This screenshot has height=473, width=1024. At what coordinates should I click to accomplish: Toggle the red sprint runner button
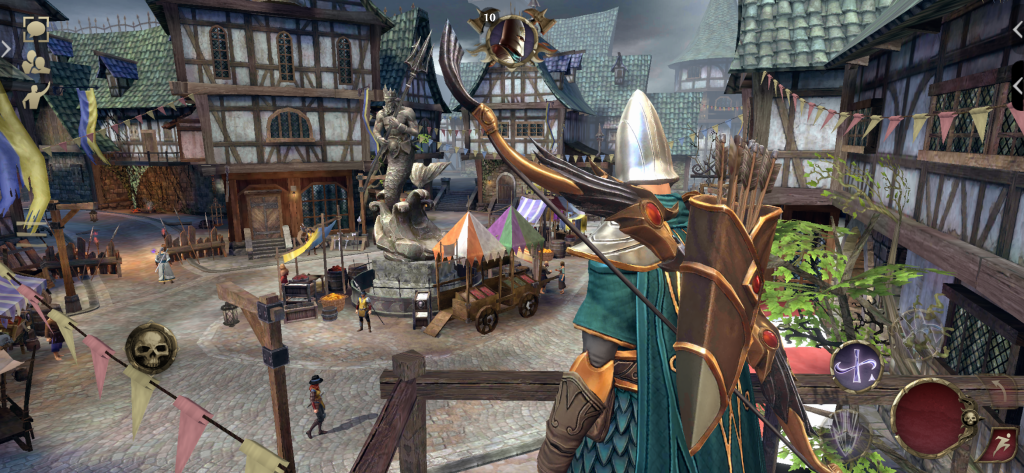(x=1002, y=445)
